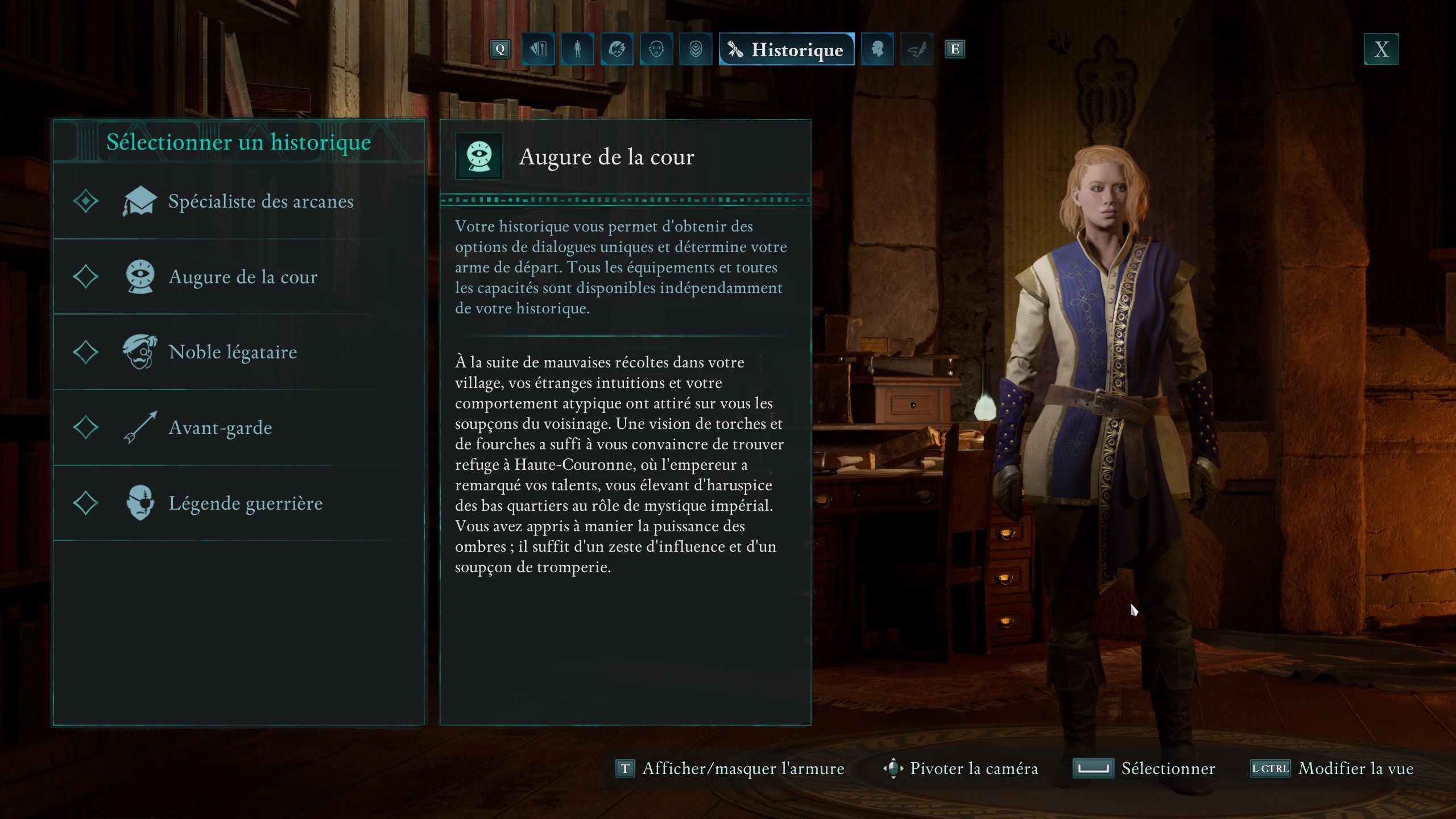Click Modifier la vue to change view
Screen dimensions: 1456x819
(1333, 768)
